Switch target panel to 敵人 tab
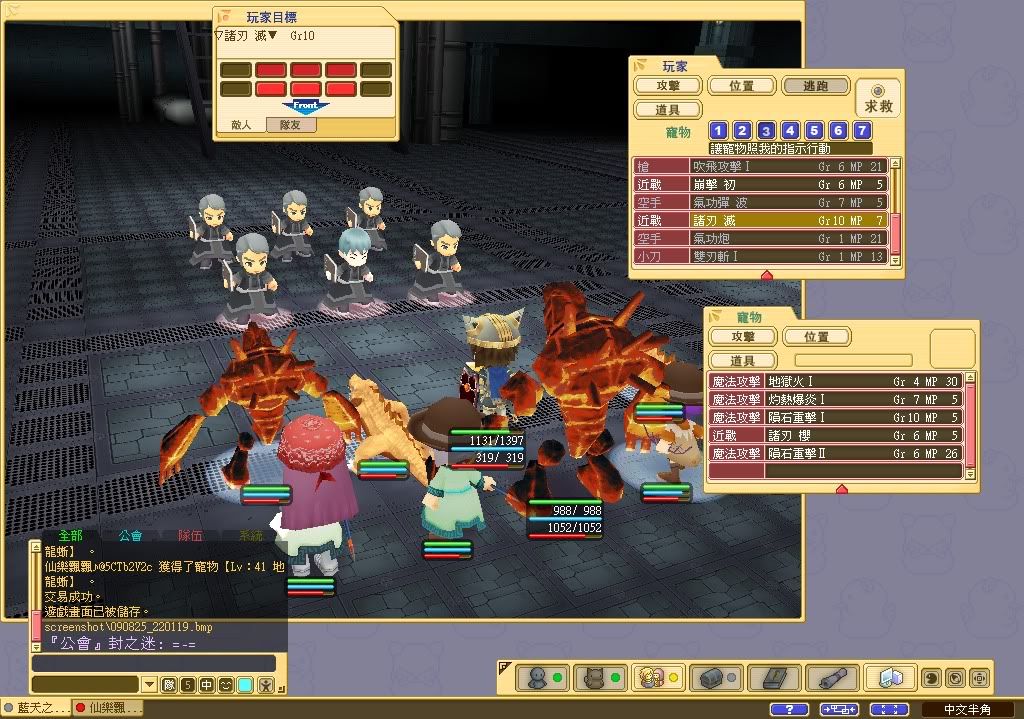 [241, 125]
